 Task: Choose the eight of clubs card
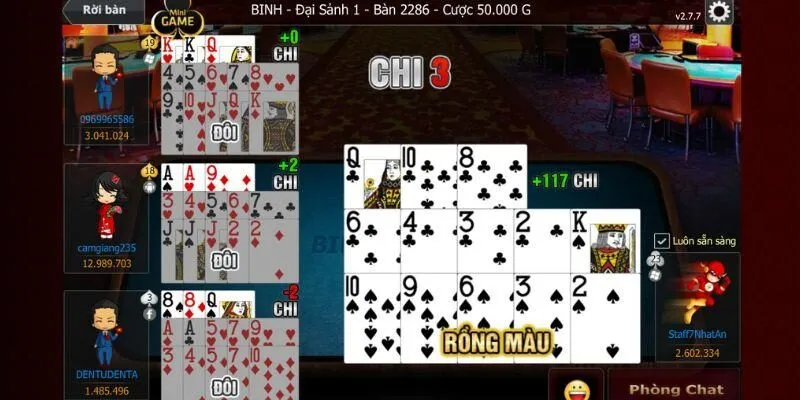492,177
